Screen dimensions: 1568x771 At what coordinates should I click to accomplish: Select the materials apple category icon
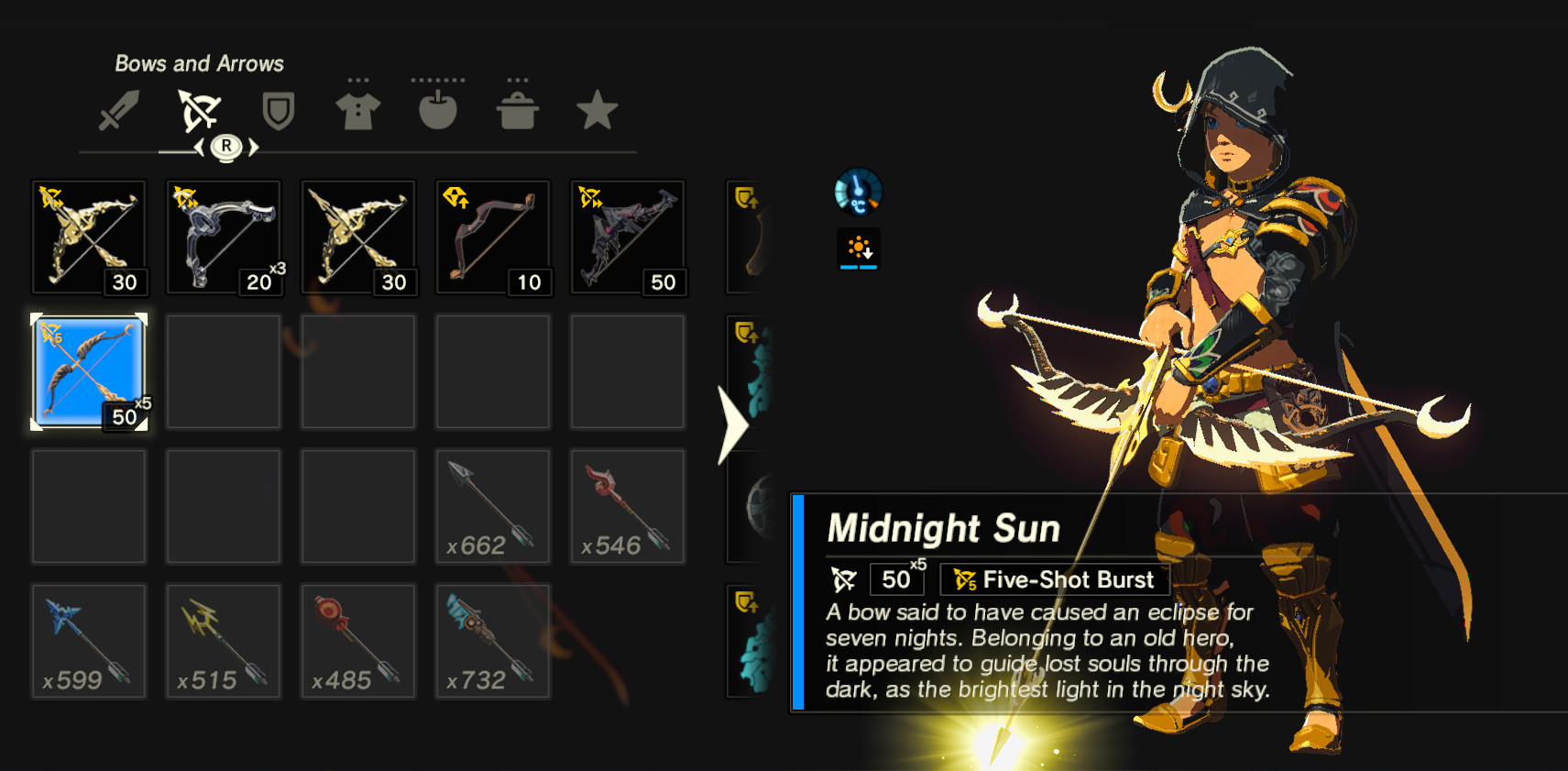(437, 107)
